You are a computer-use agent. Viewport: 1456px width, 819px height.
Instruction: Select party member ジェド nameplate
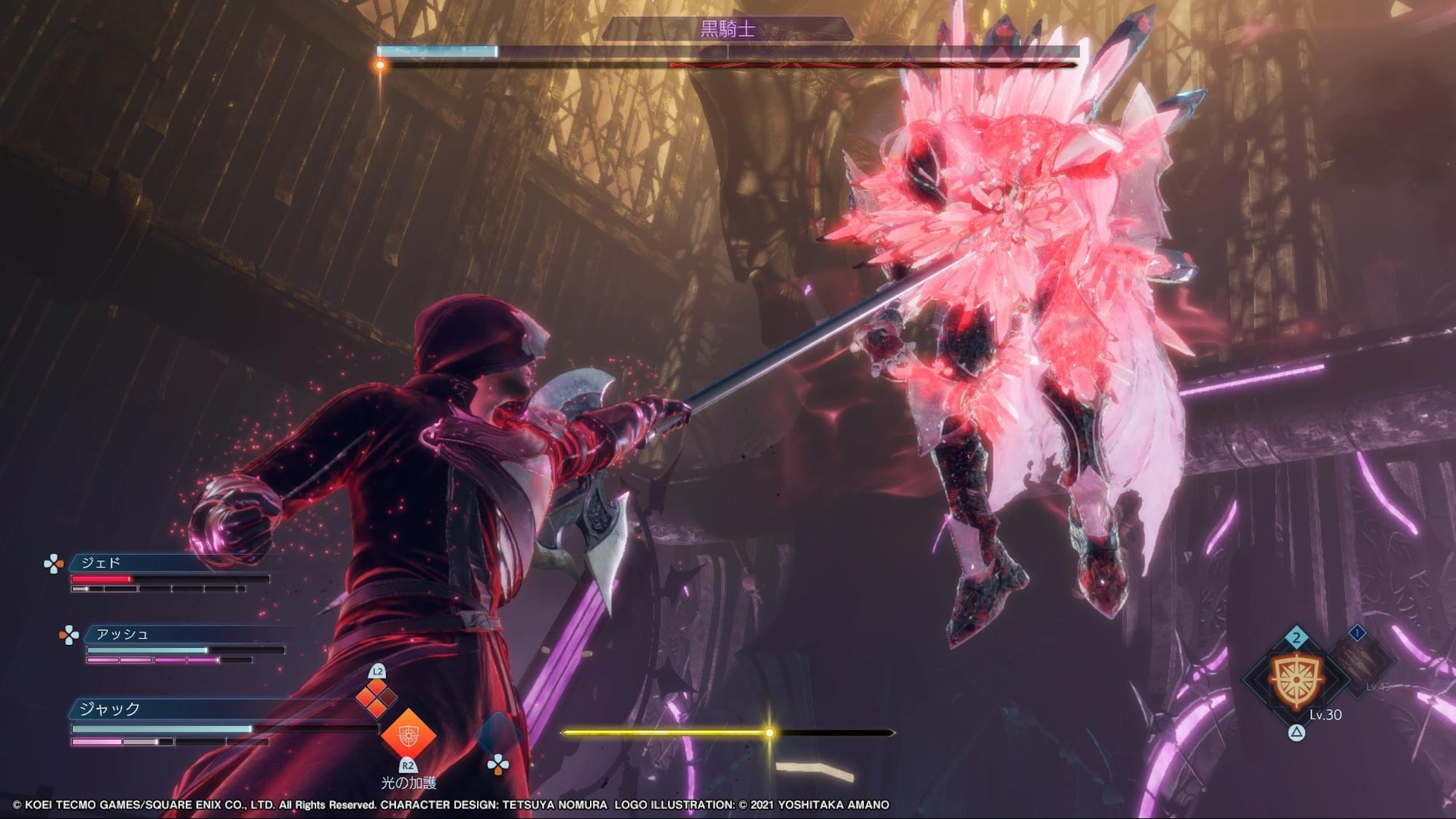tap(101, 563)
